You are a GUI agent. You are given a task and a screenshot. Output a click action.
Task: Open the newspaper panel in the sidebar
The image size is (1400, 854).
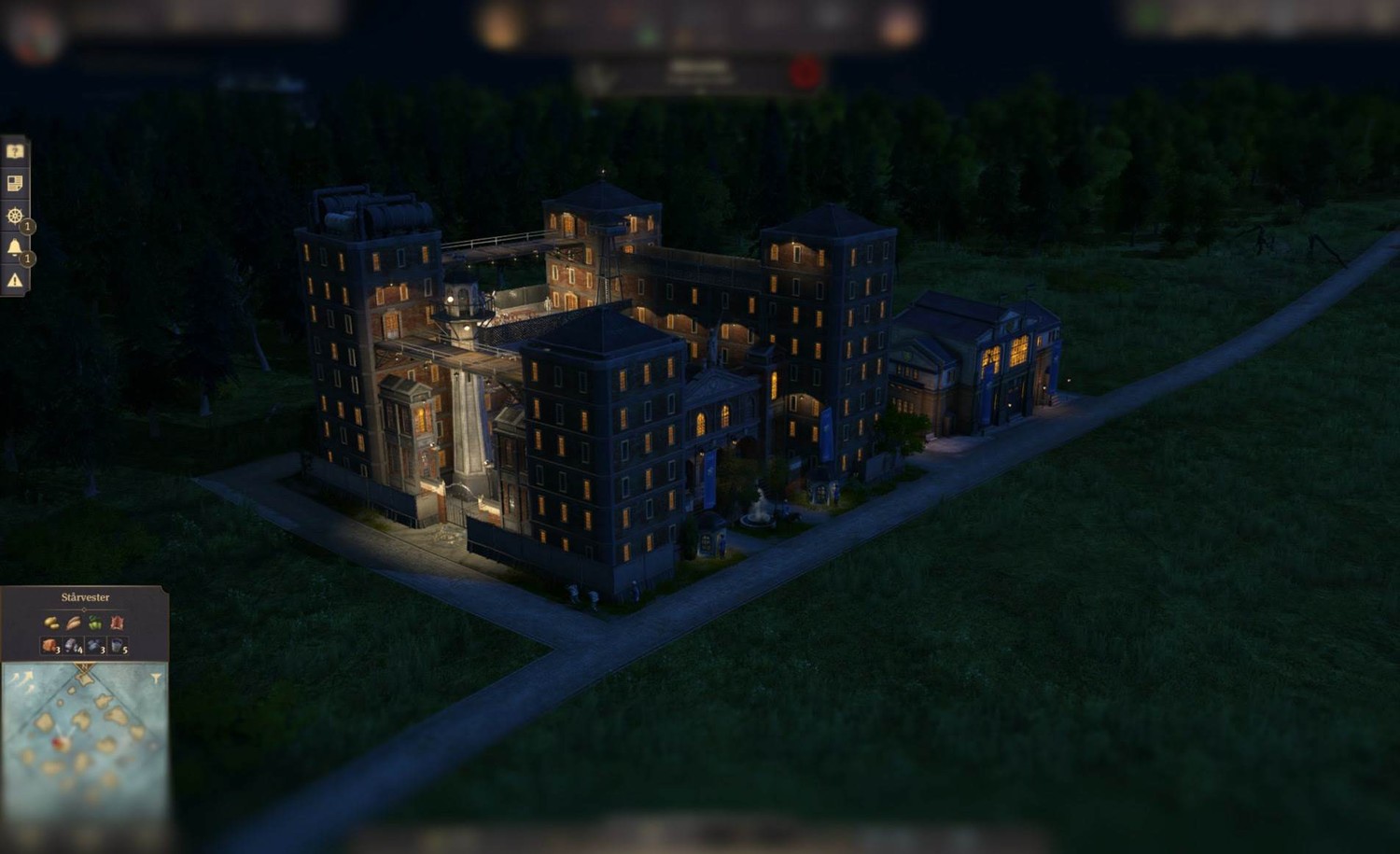15,184
